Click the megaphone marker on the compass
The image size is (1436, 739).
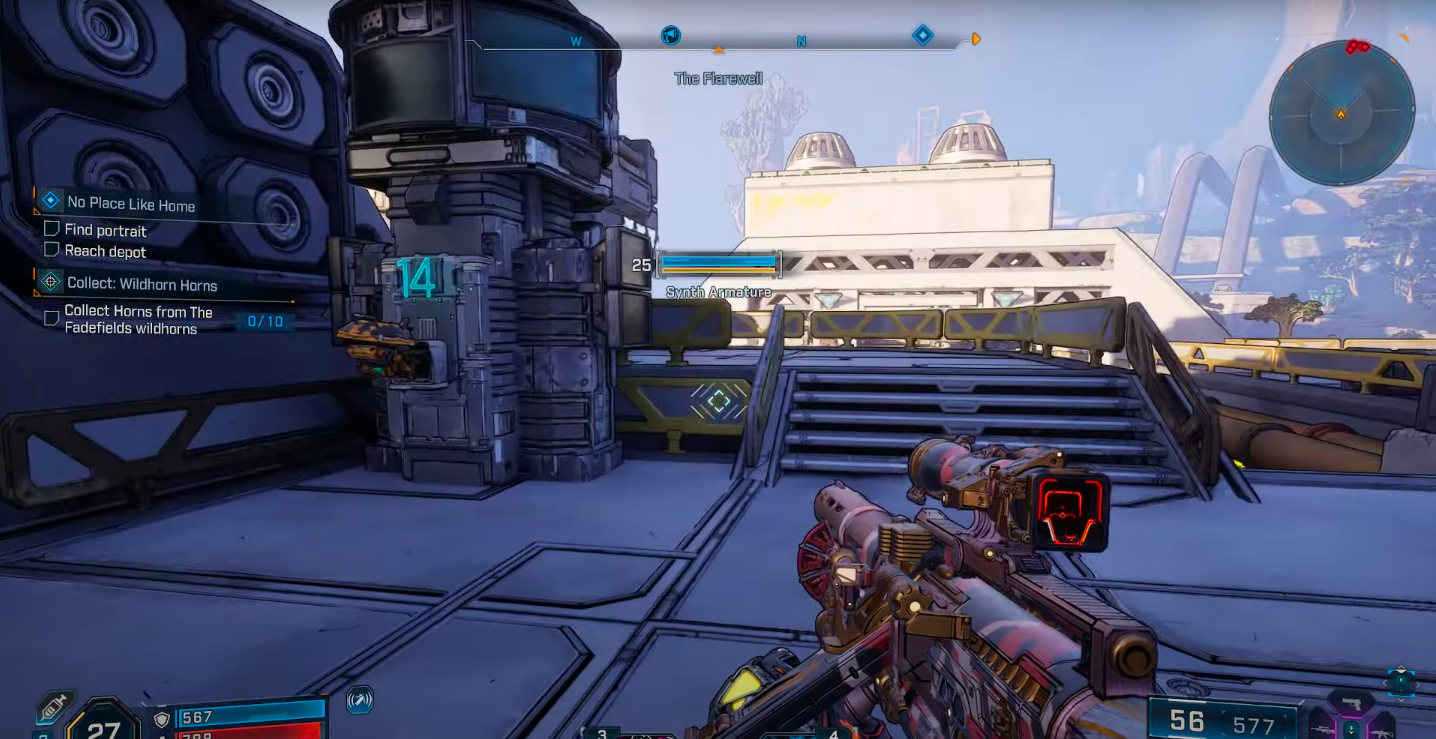point(671,36)
